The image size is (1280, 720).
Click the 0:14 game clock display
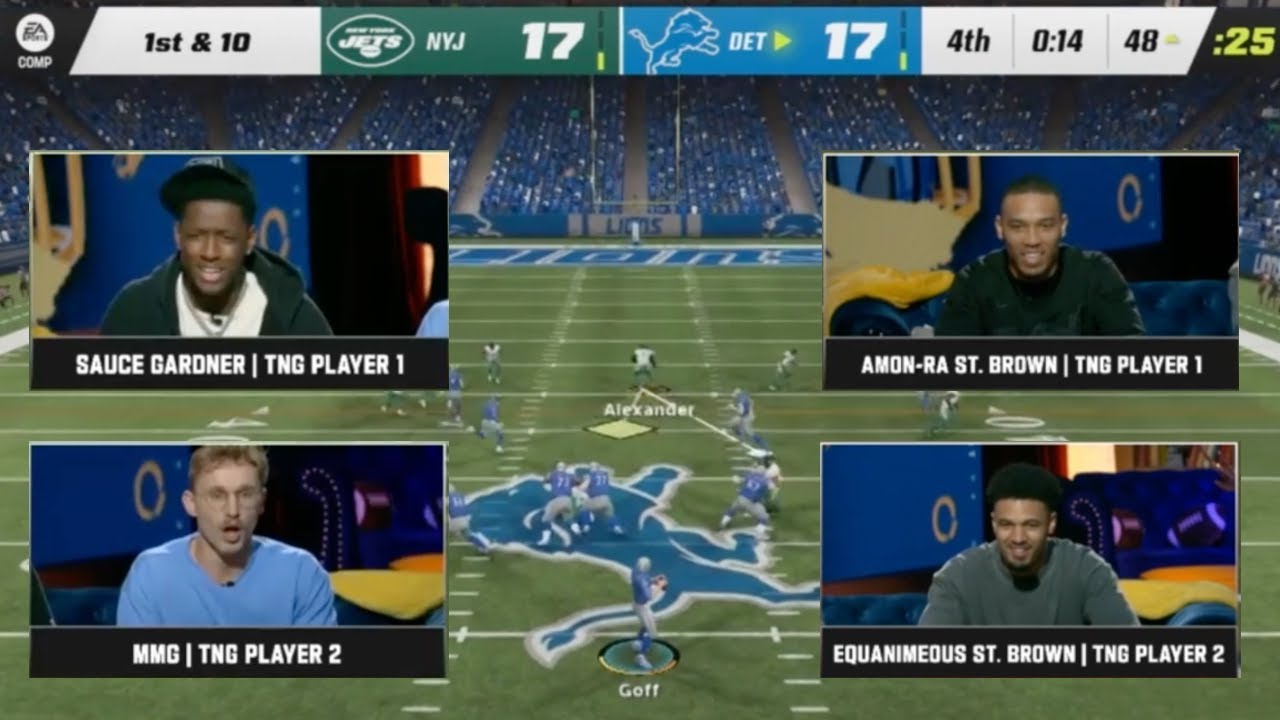point(1057,40)
